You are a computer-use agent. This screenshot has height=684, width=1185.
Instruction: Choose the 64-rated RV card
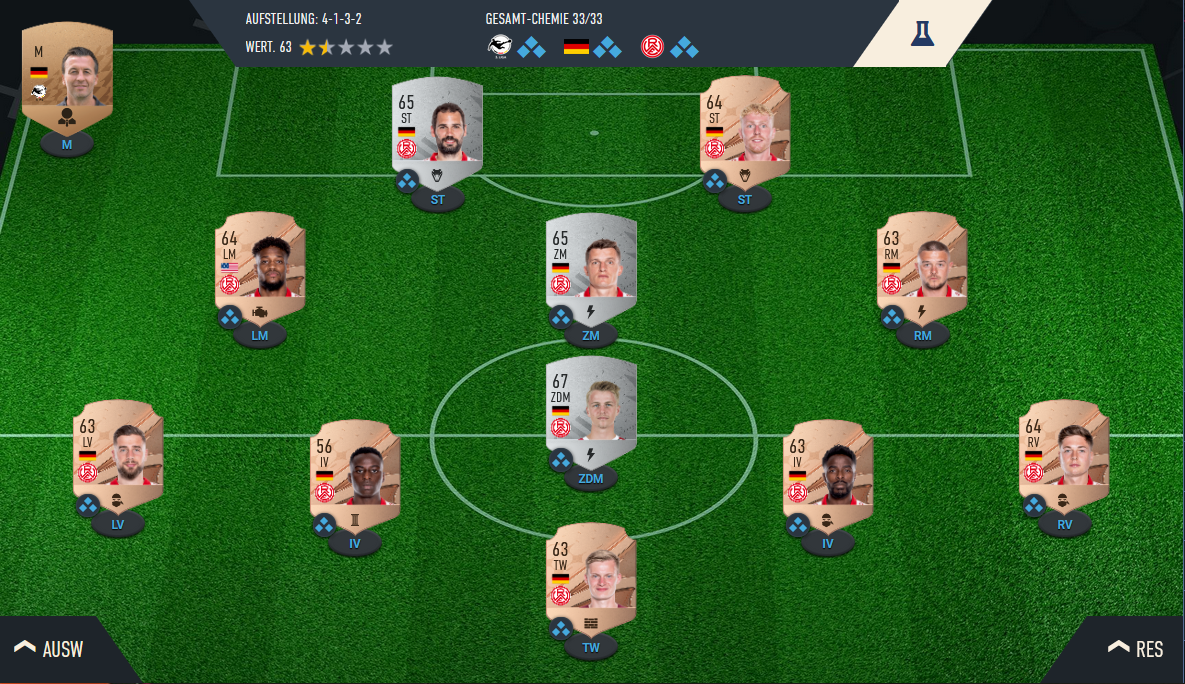[1064, 448]
